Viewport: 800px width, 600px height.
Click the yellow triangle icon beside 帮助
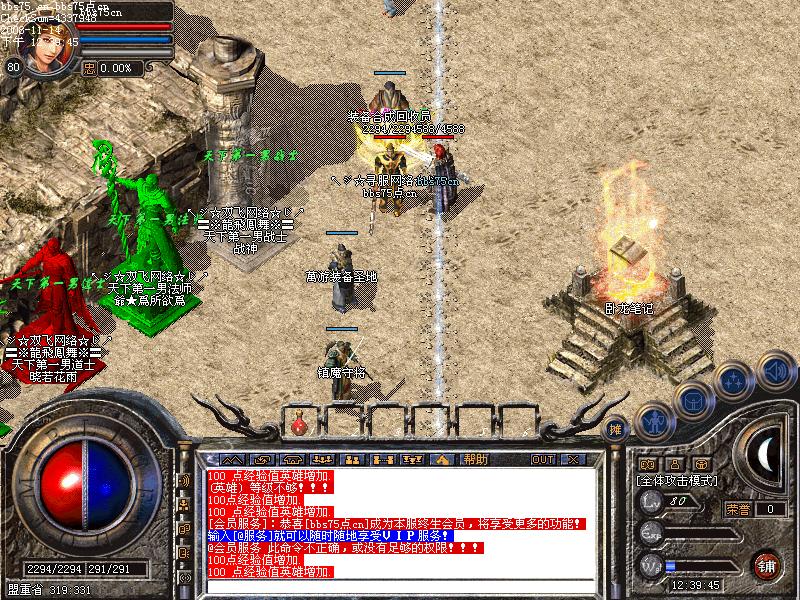(441, 459)
